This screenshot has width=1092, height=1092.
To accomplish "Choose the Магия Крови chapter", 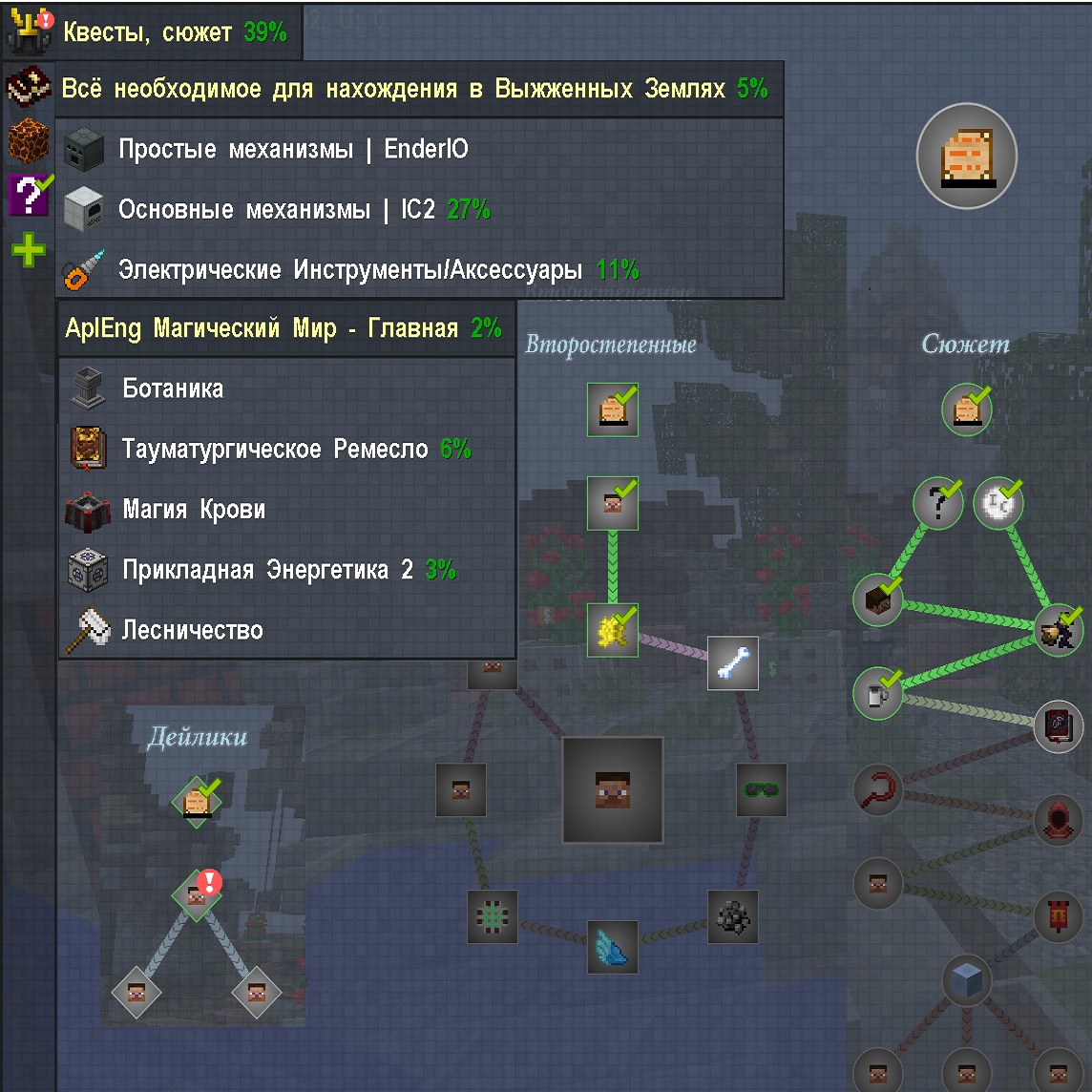I will point(194,510).
